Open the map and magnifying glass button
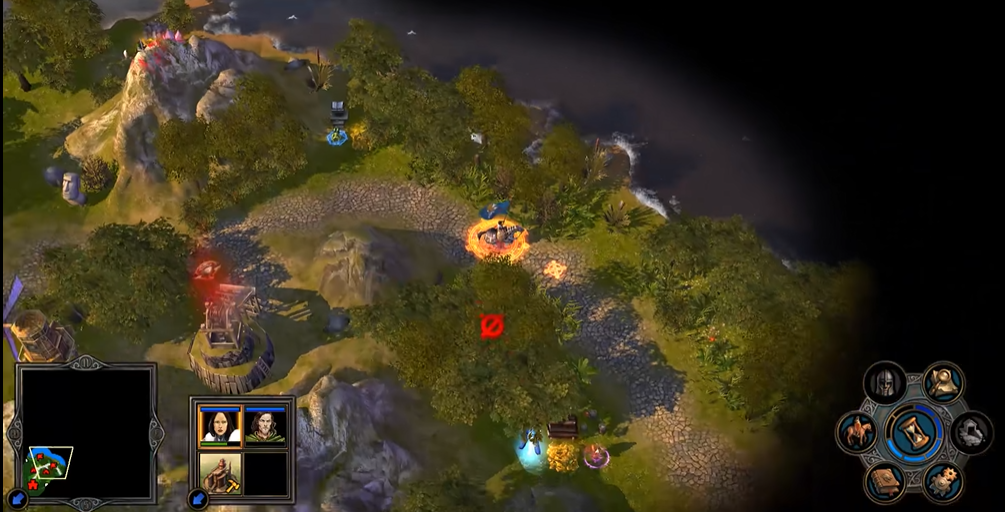Image resolution: width=1005 pixels, height=512 pixels. click(943, 383)
